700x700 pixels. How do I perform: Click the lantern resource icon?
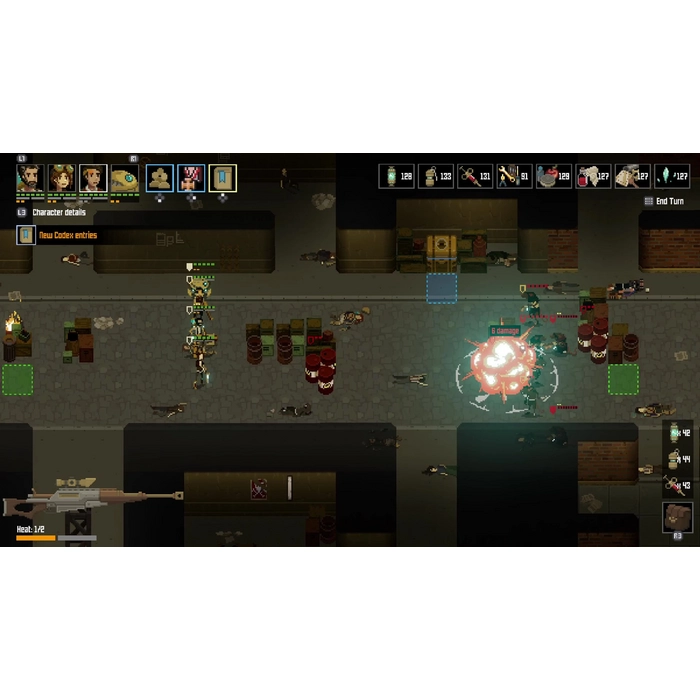[x=390, y=177]
